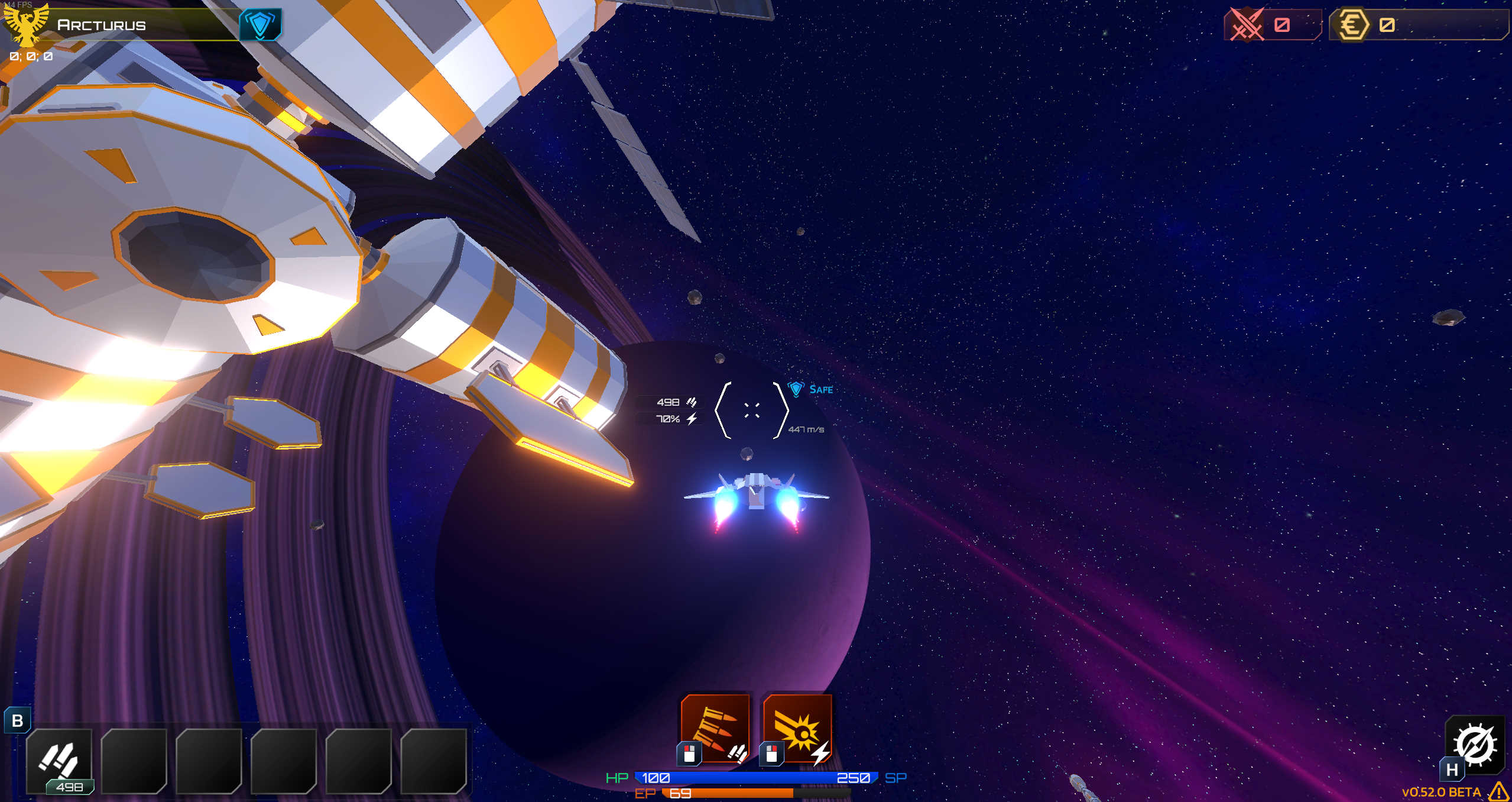The width and height of the screenshot is (1512, 802).
Task: Click the warning triangle near version number
Action: coord(1500,791)
